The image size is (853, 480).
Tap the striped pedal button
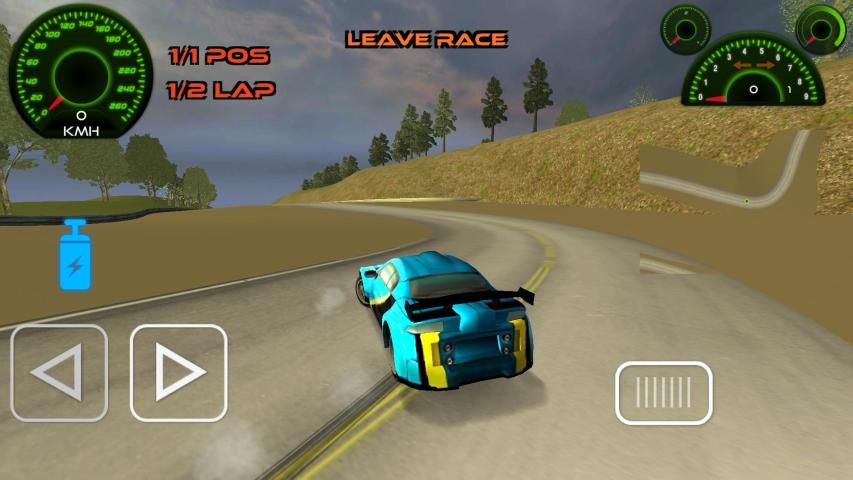point(663,392)
